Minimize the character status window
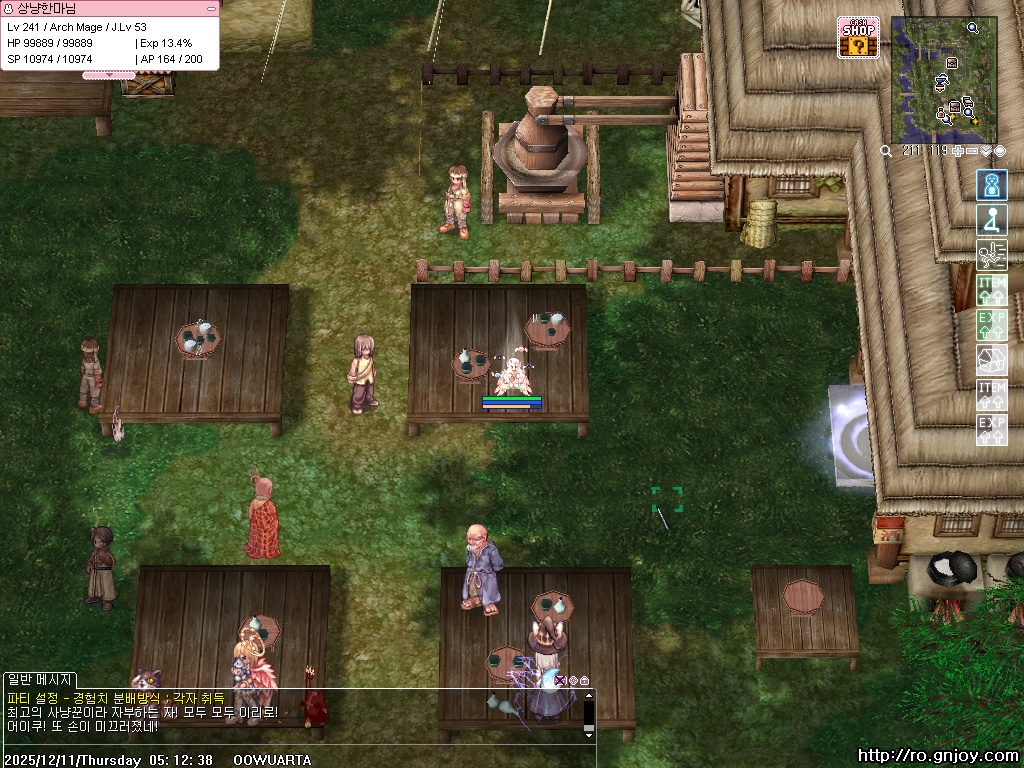 [x=210, y=8]
